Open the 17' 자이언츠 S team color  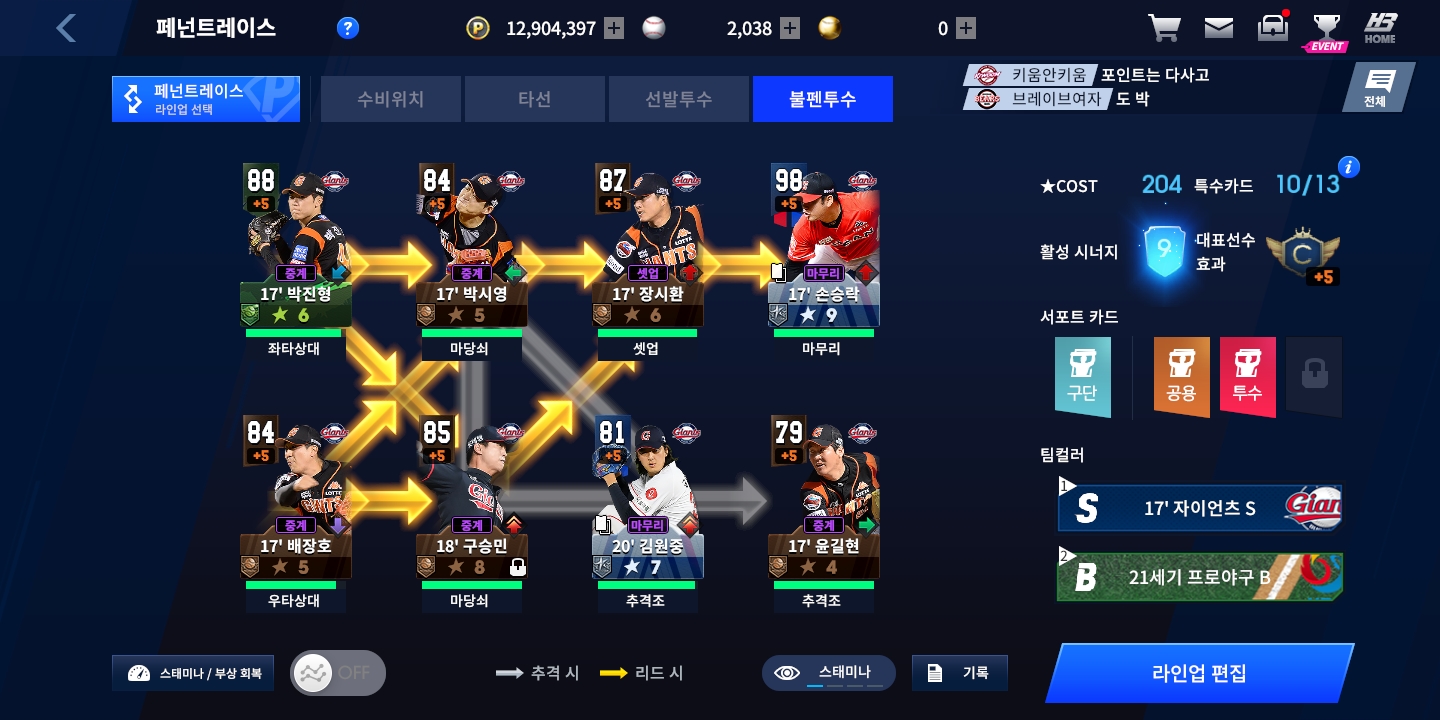[x=1199, y=508]
